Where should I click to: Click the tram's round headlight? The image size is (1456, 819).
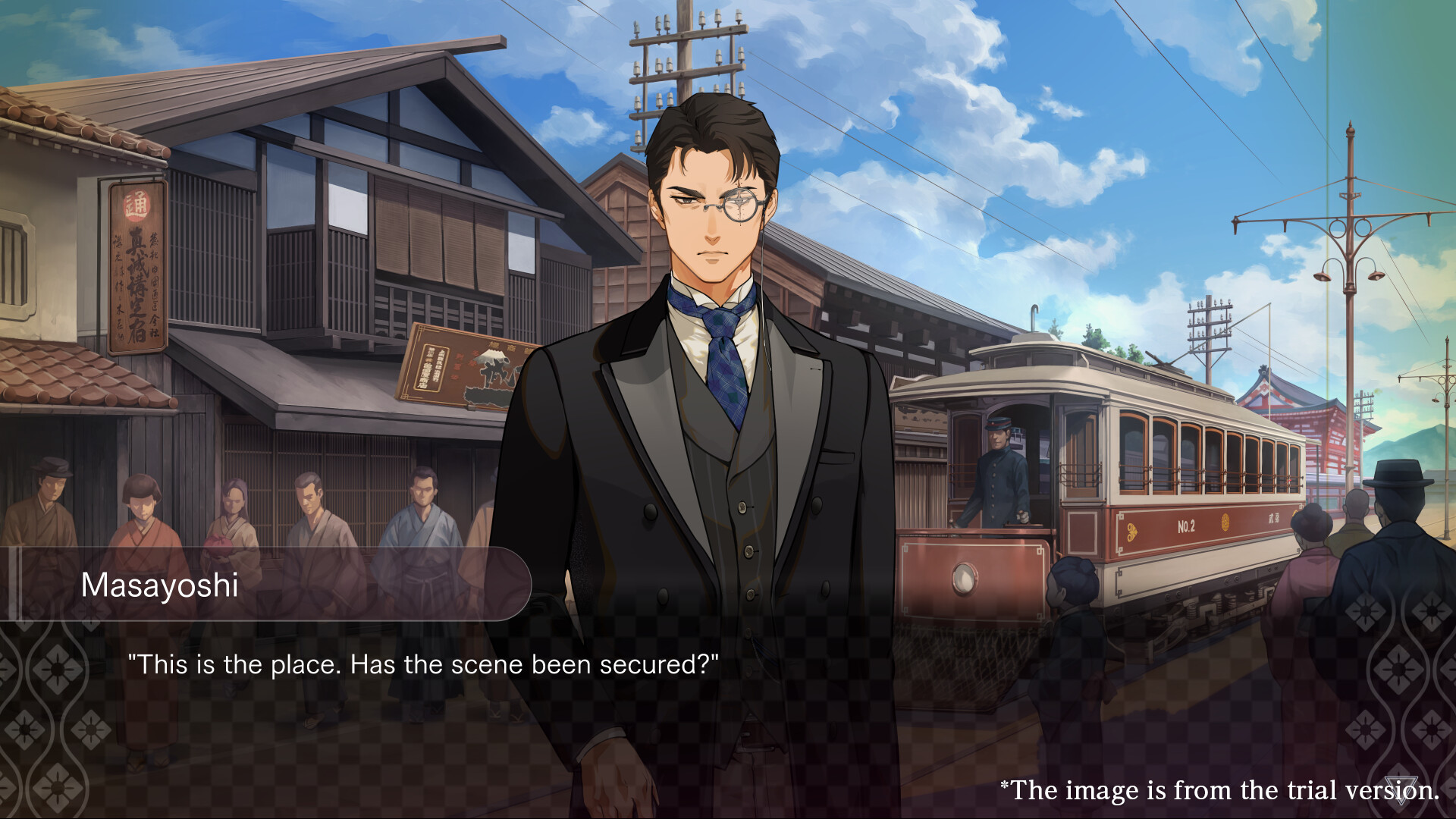click(x=963, y=578)
